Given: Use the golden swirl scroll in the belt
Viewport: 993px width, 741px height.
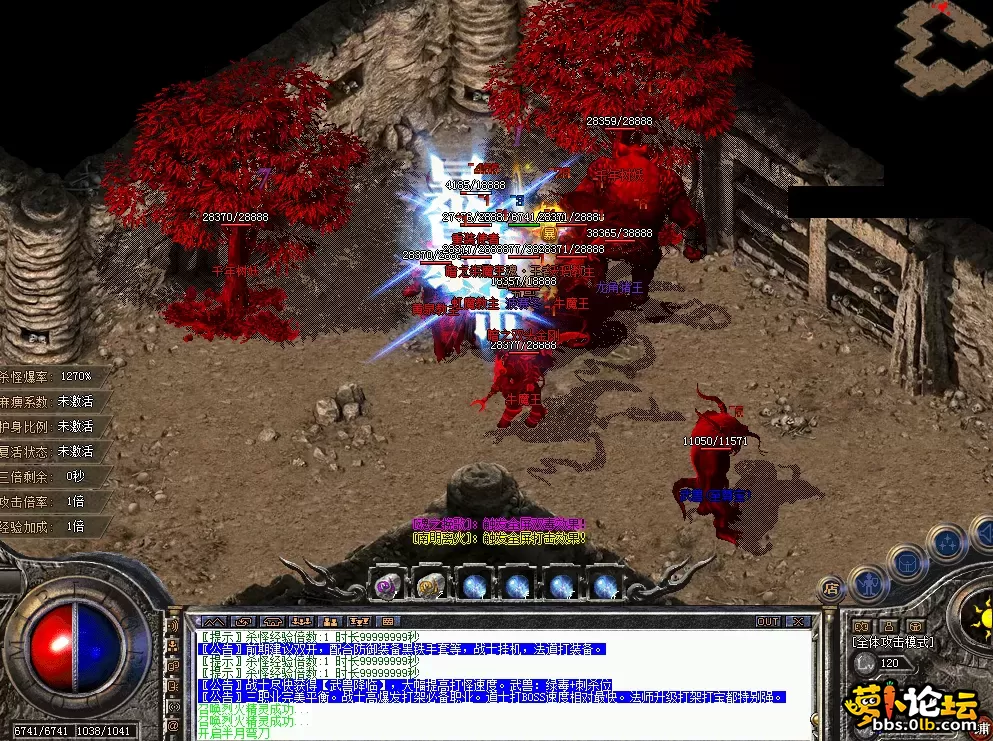Looking at the screenshot, I should (x=430, y=585).
